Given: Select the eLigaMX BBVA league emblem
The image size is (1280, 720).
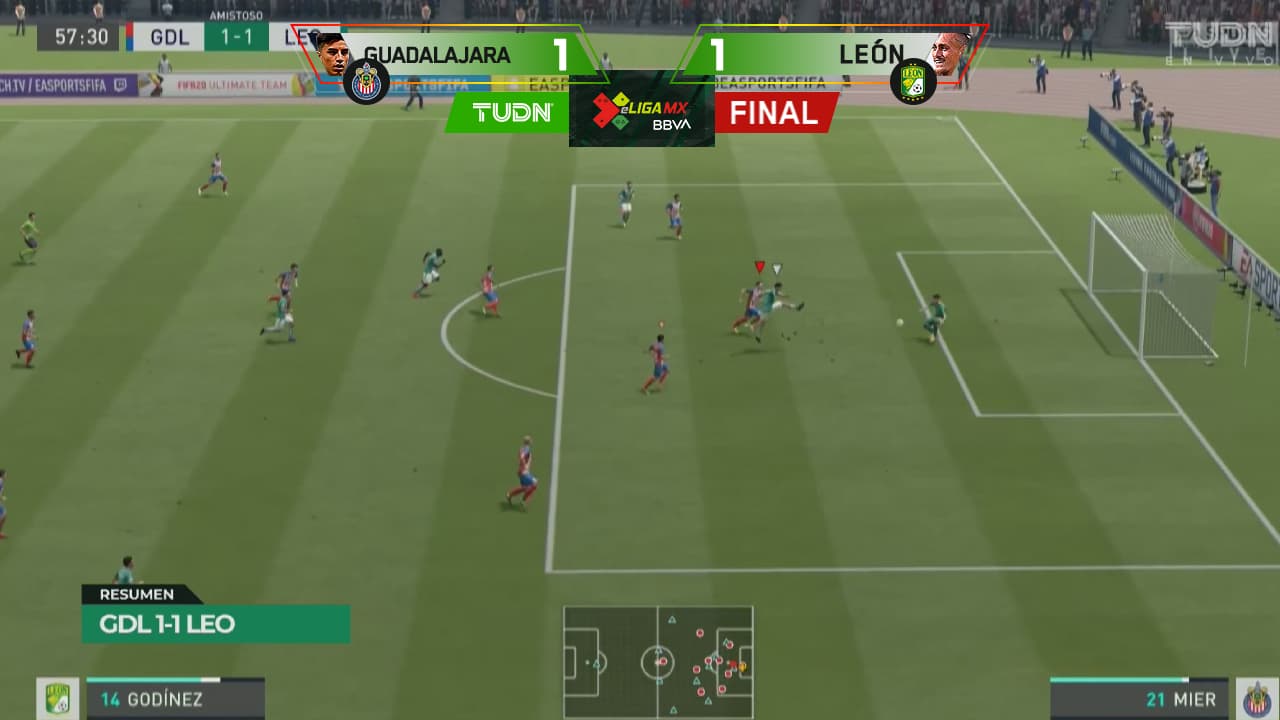Looking at the screenshot, I should pyautogui.click(x=641, y=110).
